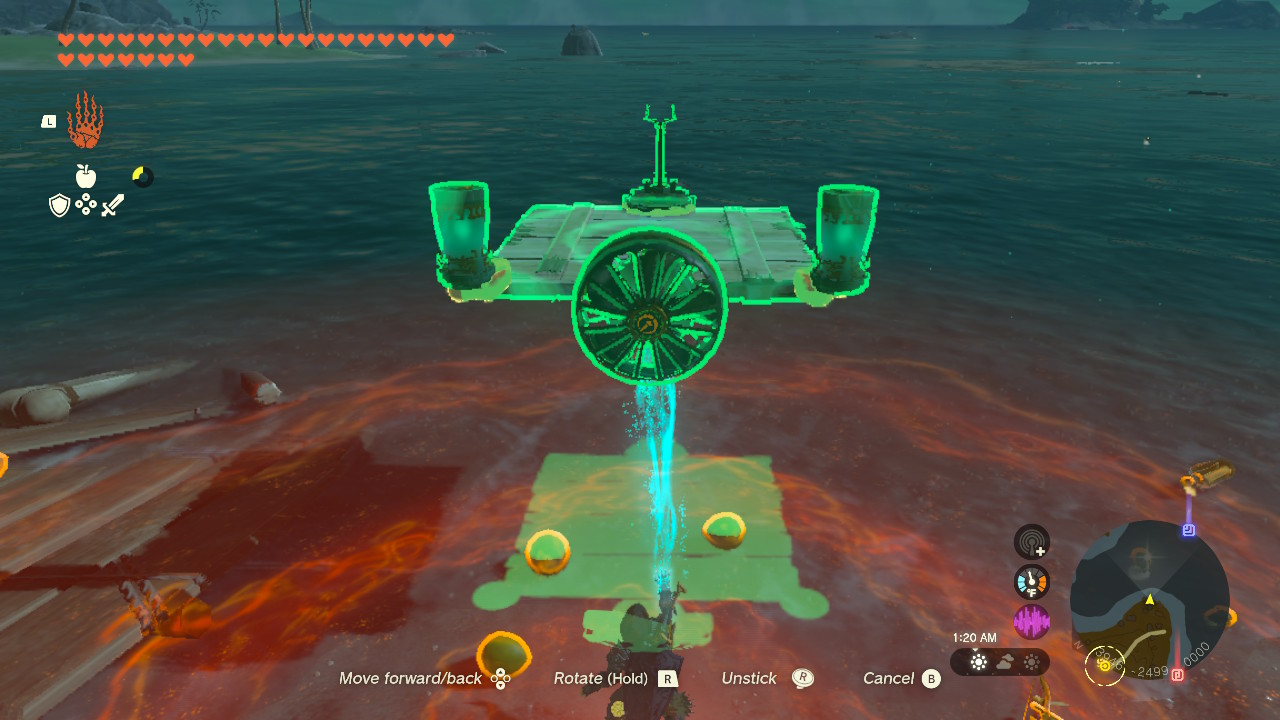Click the temperature gauge icon
The width and height of the screenshot is (1280, 720).
click(1033, 580)
